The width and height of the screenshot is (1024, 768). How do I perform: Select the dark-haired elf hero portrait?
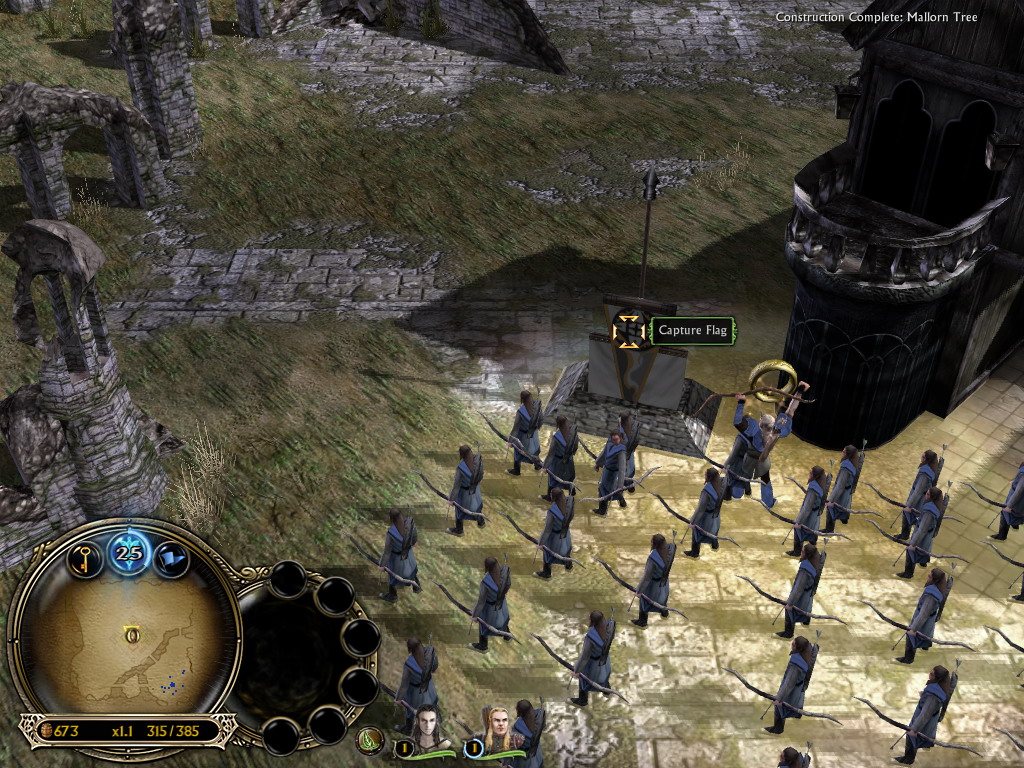427,728
